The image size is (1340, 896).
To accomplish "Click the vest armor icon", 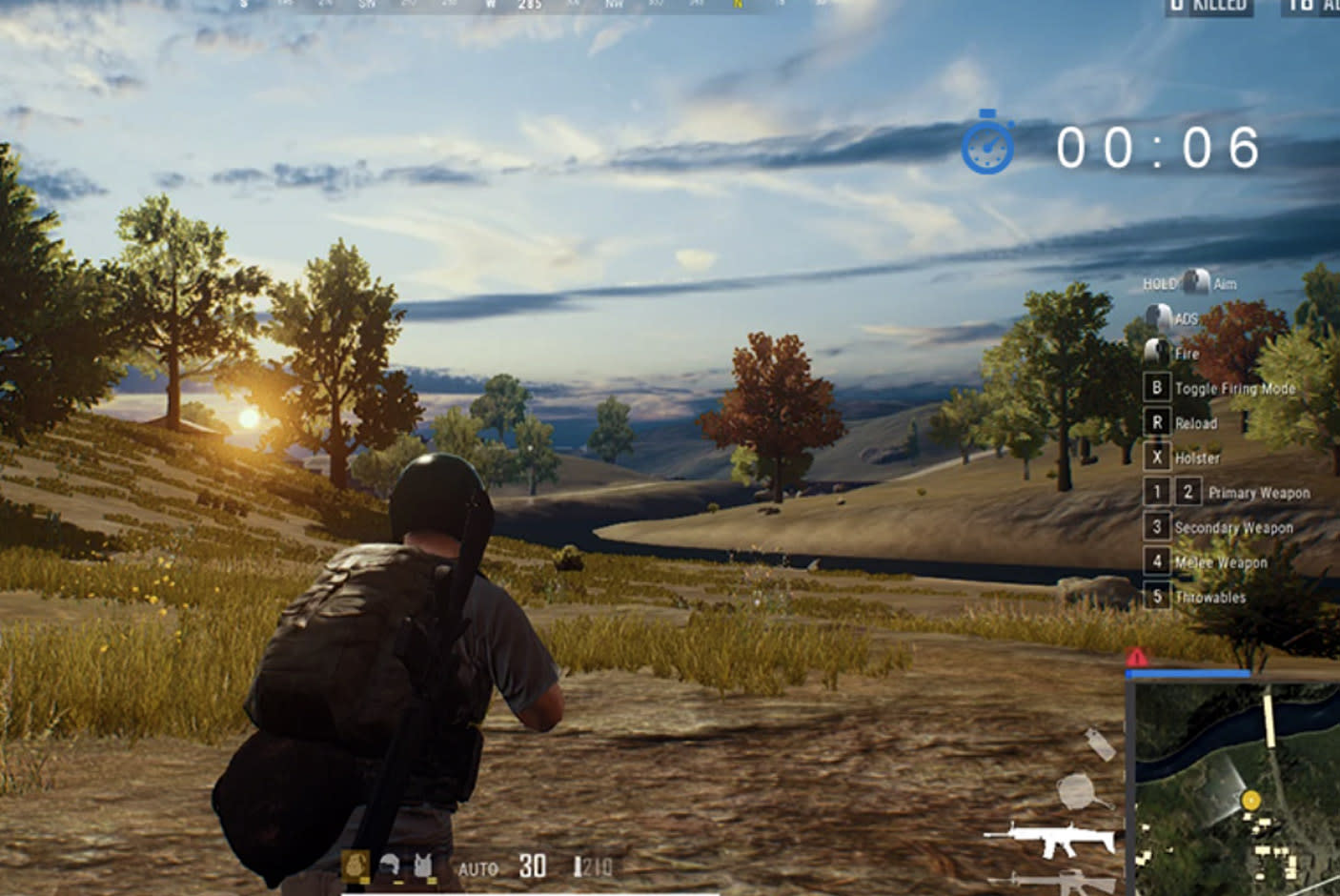I will tap(422, 865).
